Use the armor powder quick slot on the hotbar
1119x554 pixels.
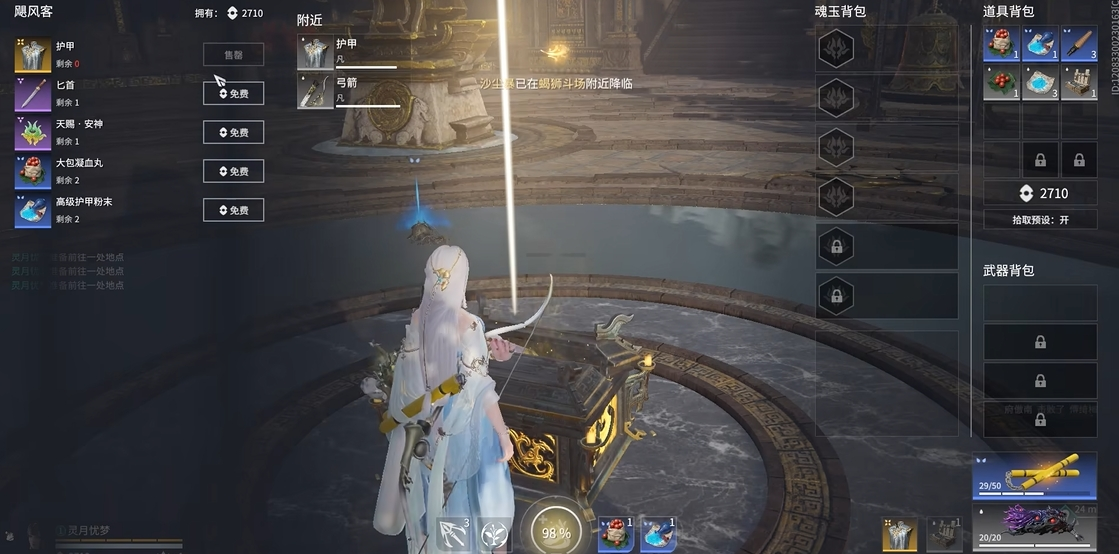pyautogui.click(x=658, y=534)
